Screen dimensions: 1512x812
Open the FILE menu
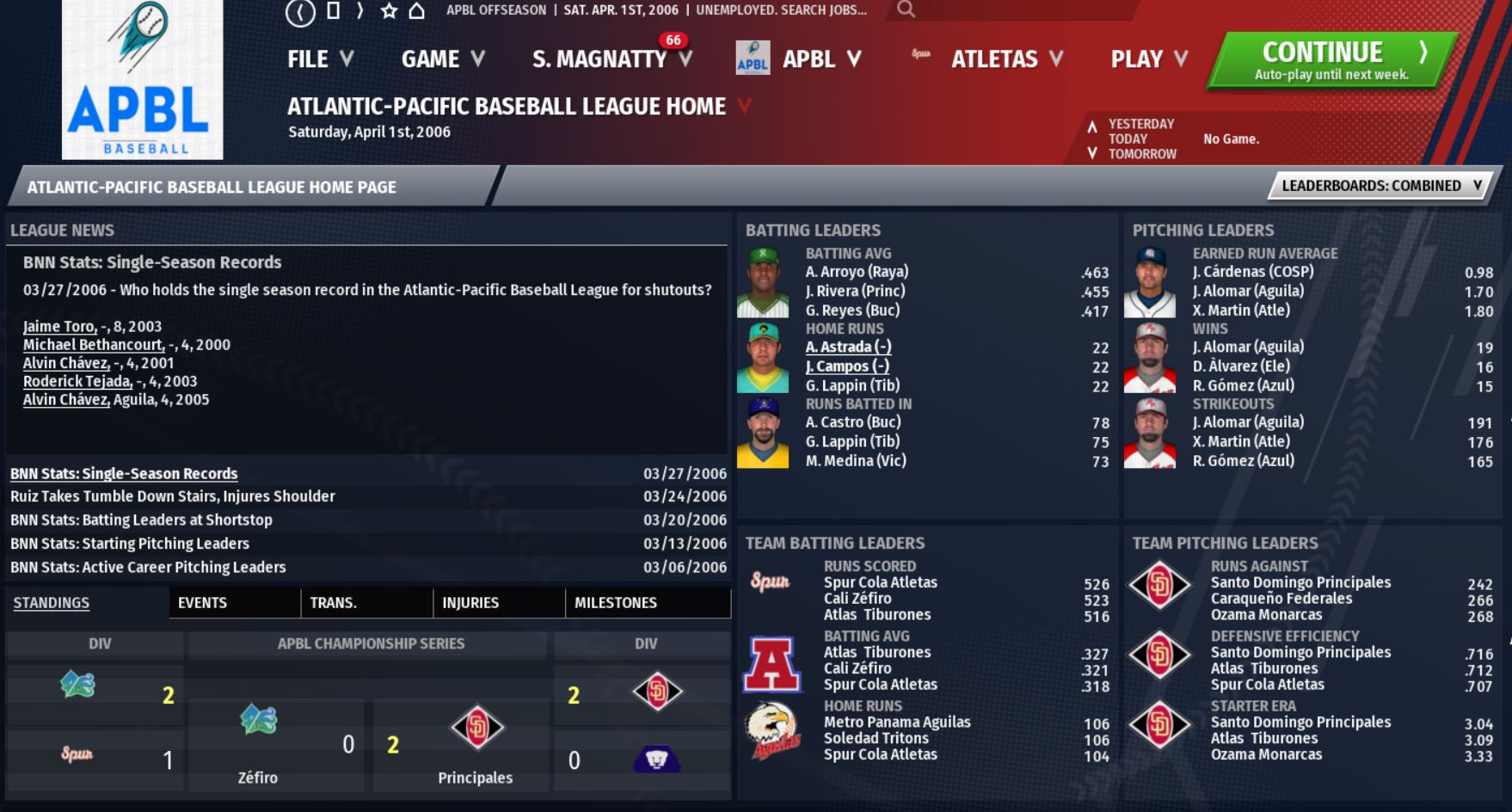tap(319, 59)
